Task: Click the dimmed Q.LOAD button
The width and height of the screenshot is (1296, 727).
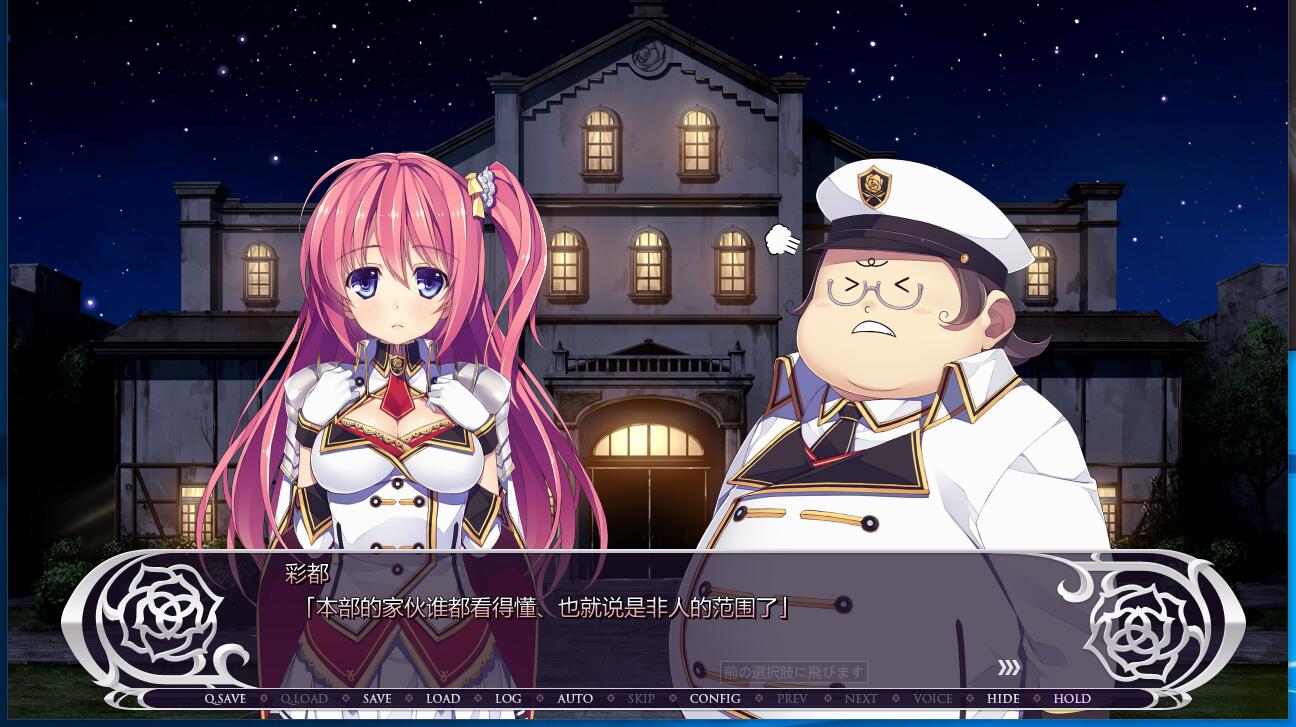Action: [304, 699]
